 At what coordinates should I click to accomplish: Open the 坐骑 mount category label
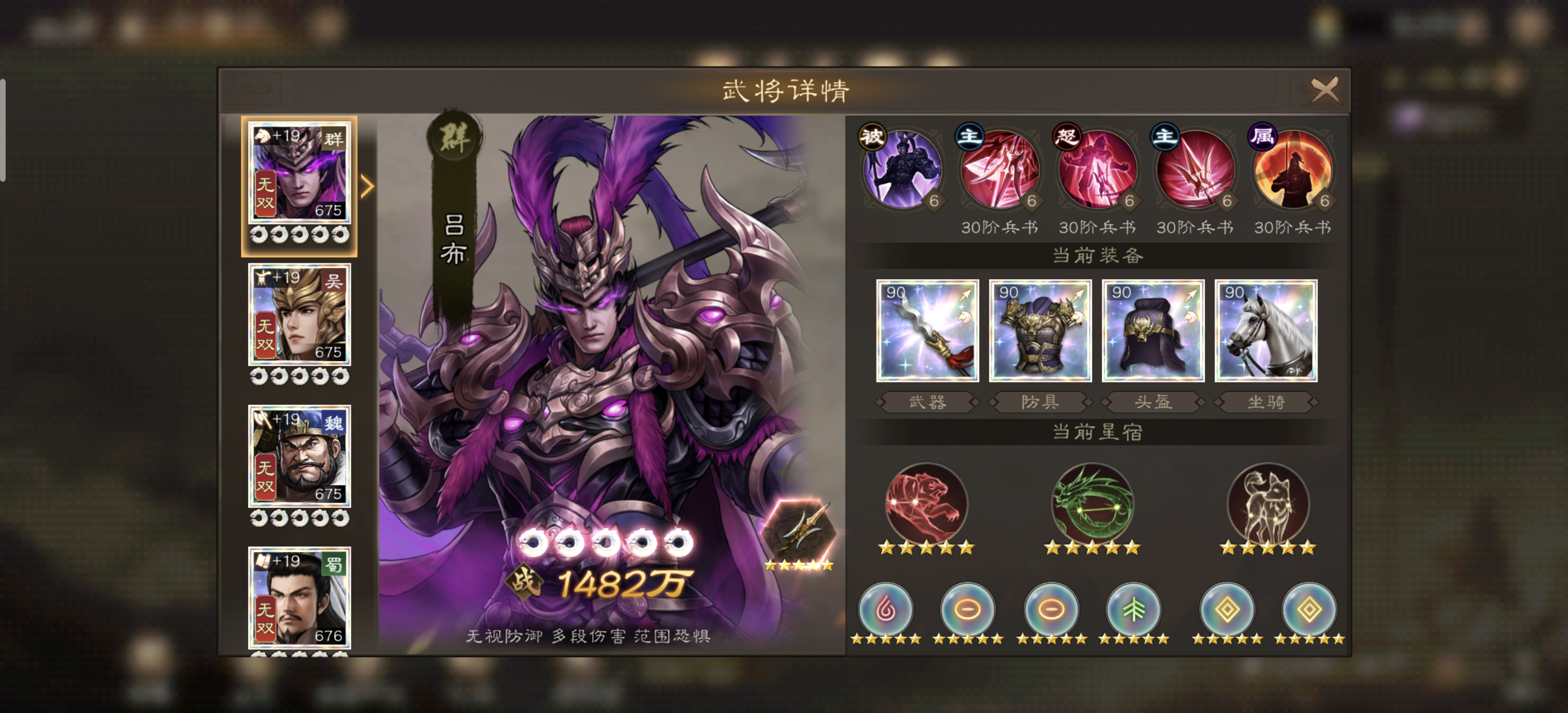[1265, 402]
